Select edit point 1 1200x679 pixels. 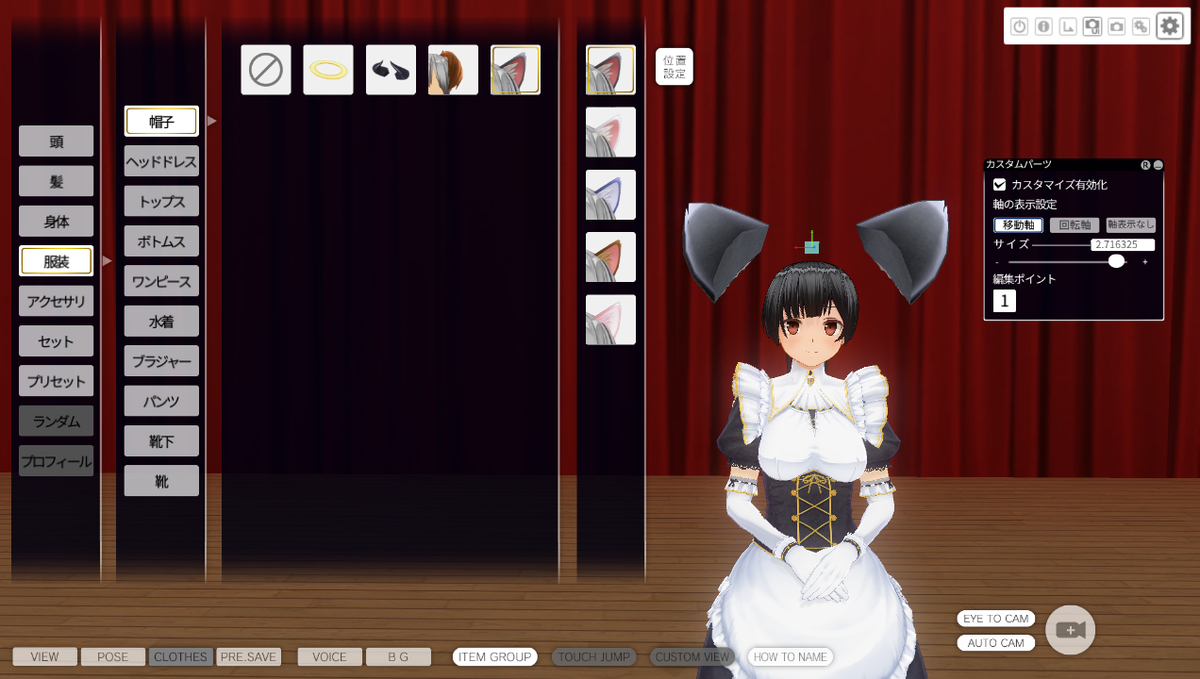[x=1004, y=300]
